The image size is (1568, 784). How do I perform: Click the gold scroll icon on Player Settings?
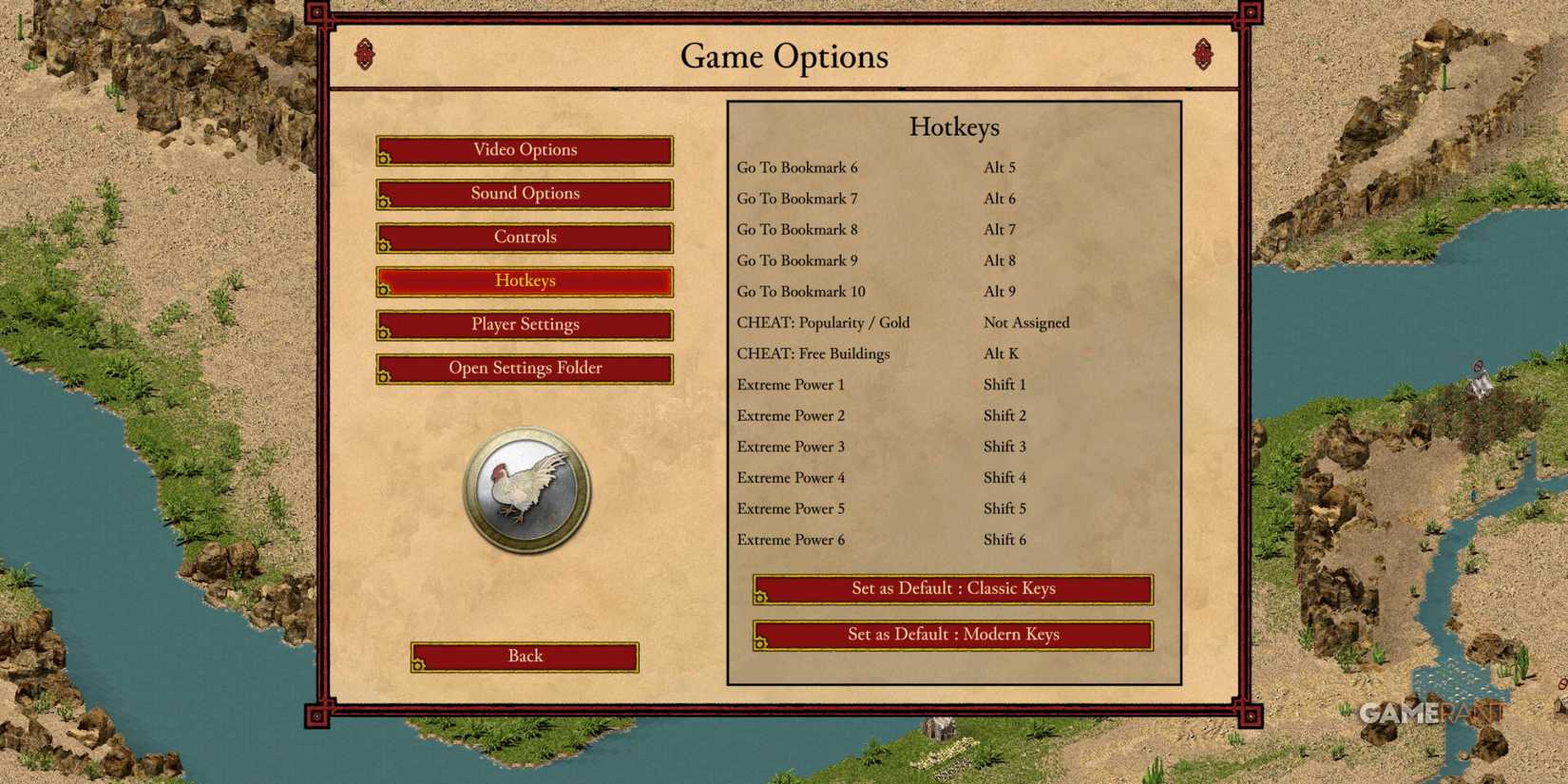coord(384,332)
